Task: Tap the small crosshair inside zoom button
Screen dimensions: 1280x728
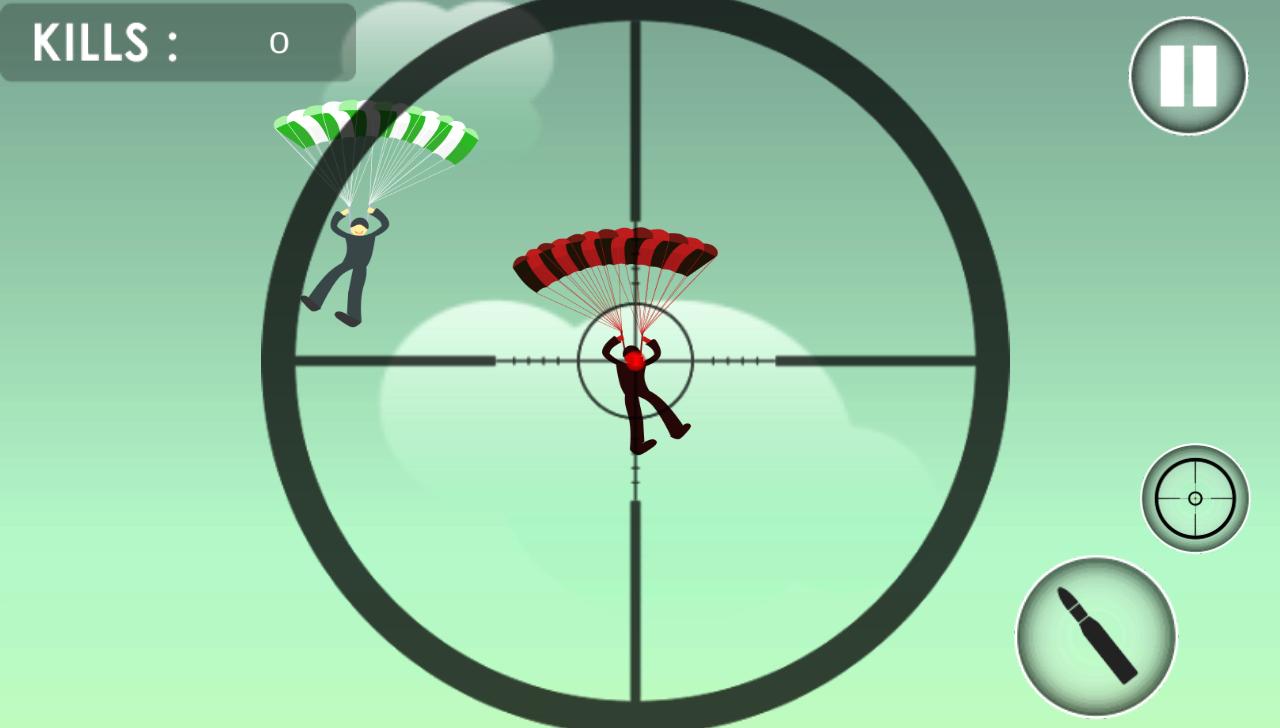Action: coord(1196,496)
